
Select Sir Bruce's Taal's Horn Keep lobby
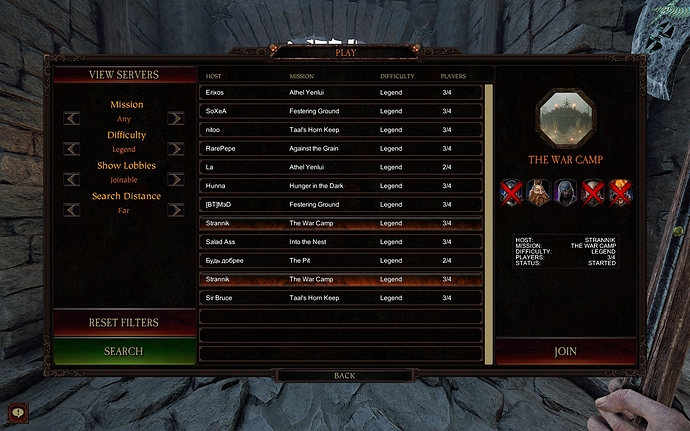(x=340, y=298)
